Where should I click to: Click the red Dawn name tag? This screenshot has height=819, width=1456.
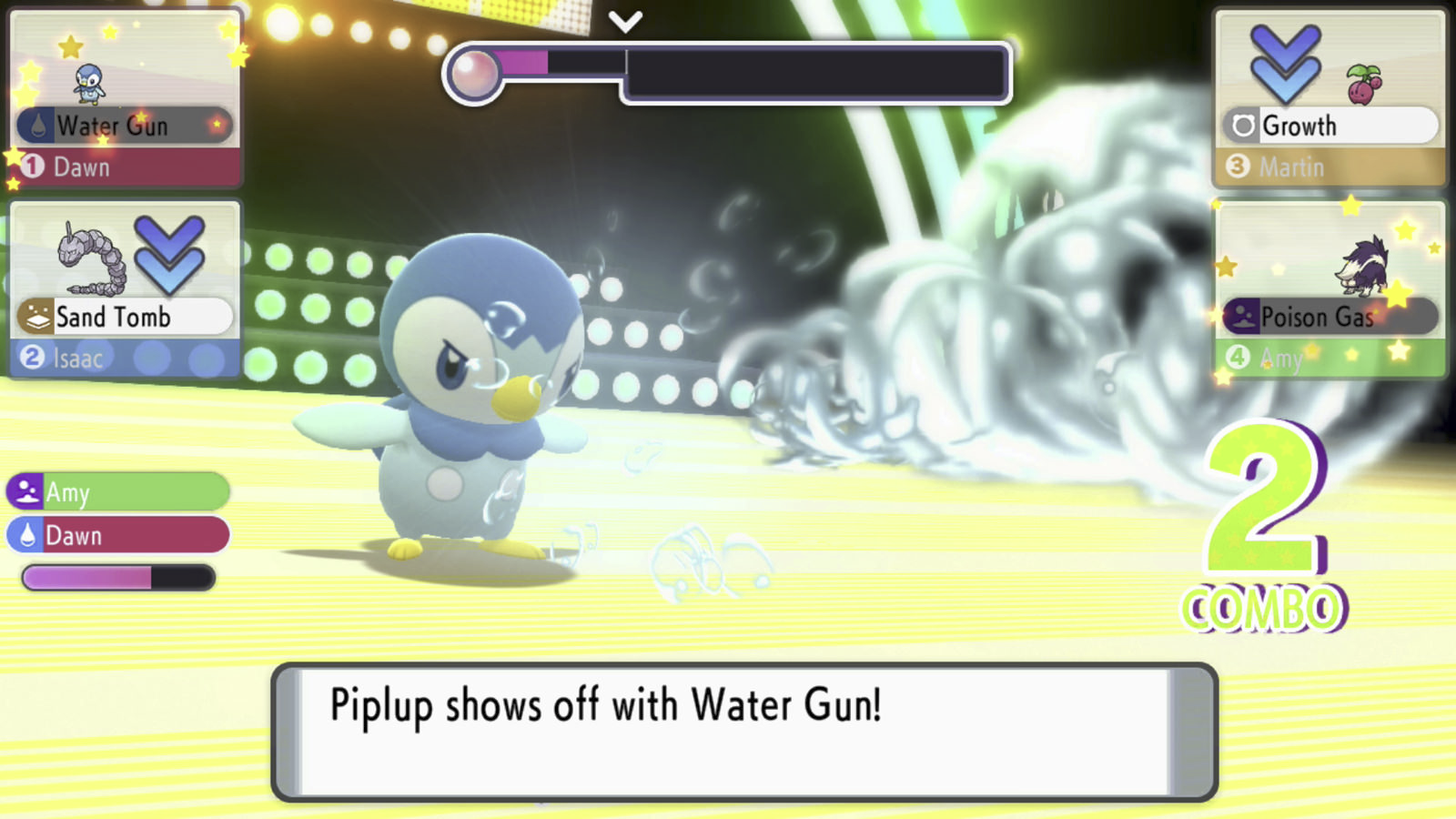118,535
